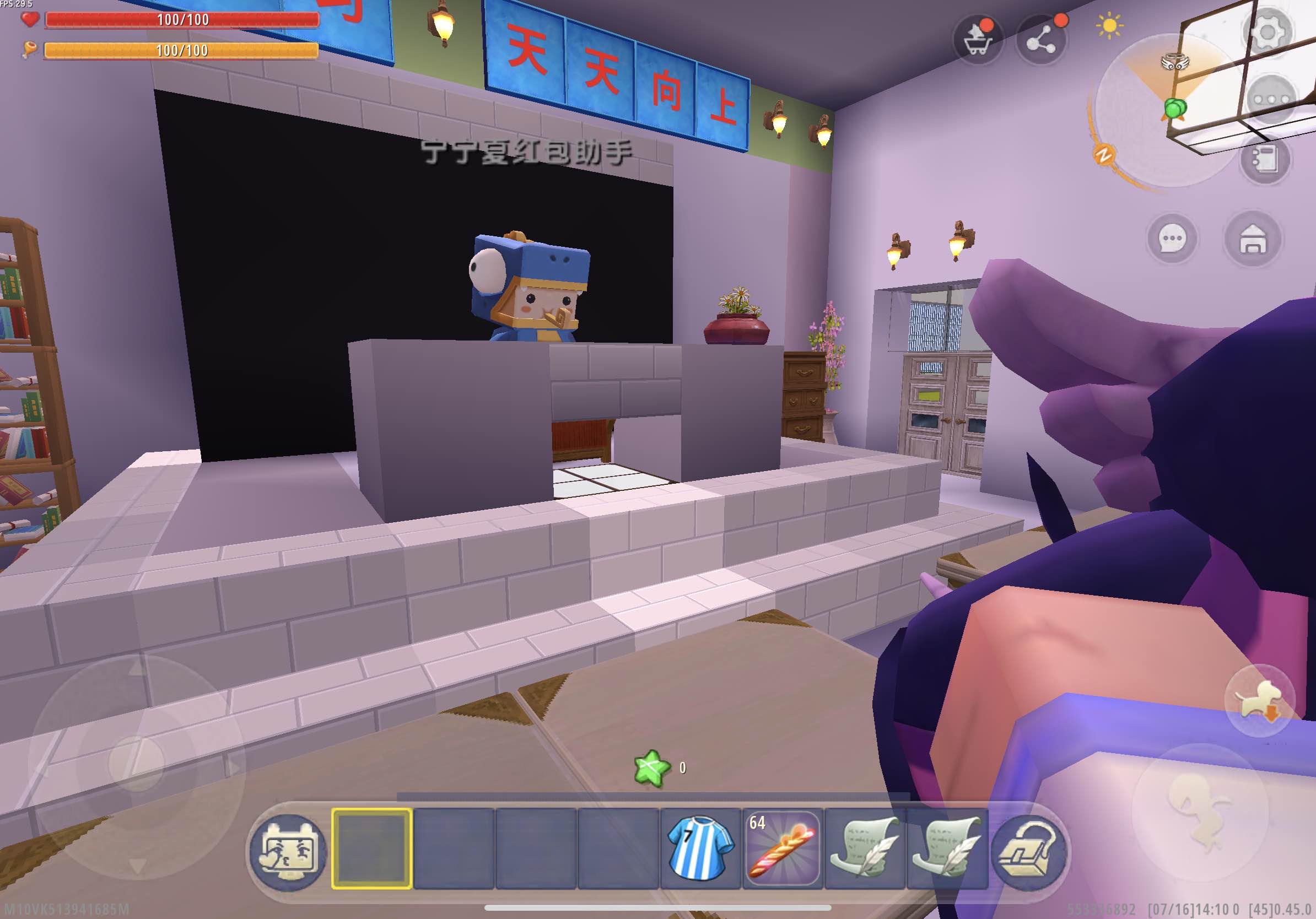This screenshot has height=919, width=1316.
Task: Open the shop cart icon
Action: click(978, 40)
